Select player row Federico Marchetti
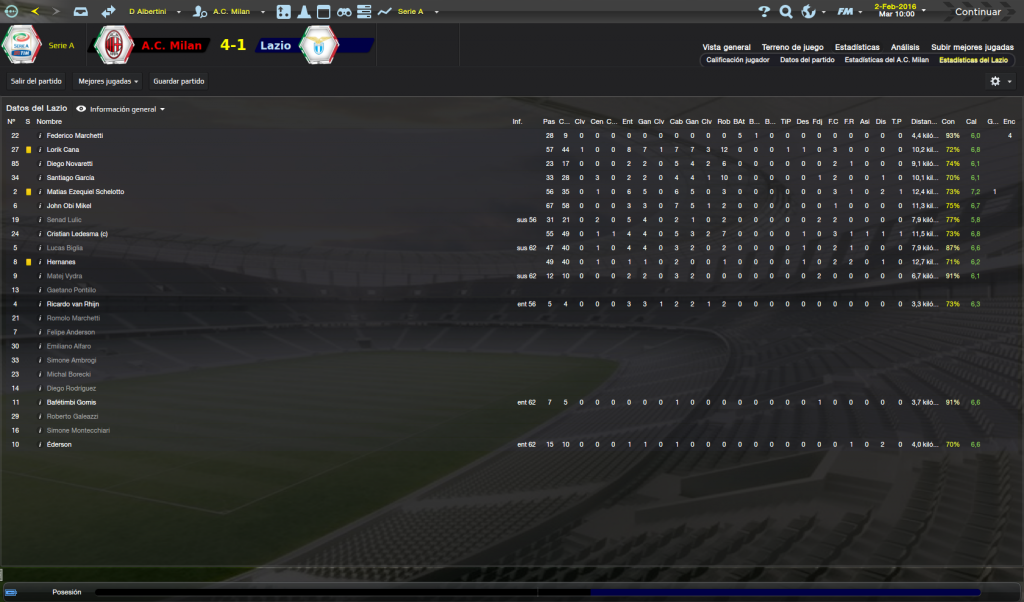 point(75,135)
